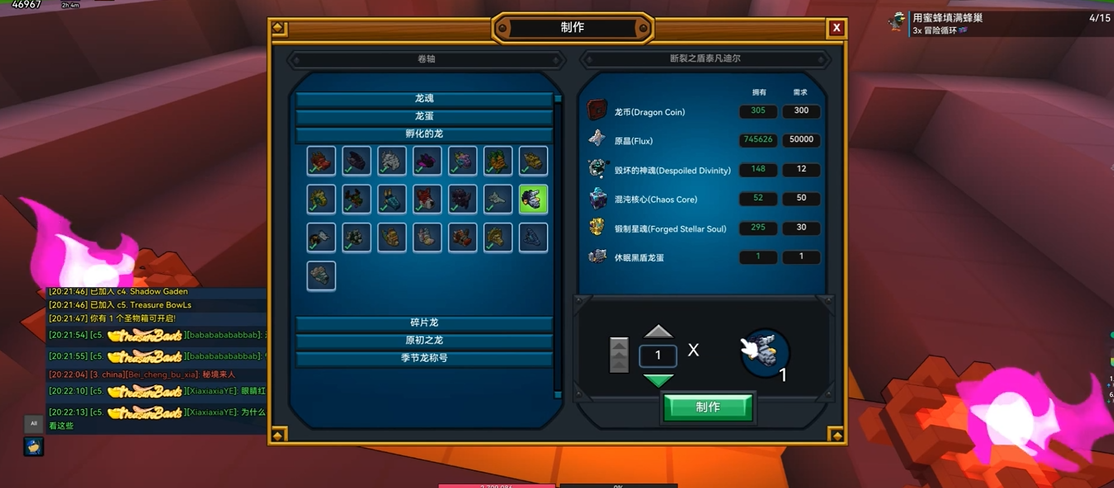Click the Forged Stellar Soul material icon

(598, 228)
